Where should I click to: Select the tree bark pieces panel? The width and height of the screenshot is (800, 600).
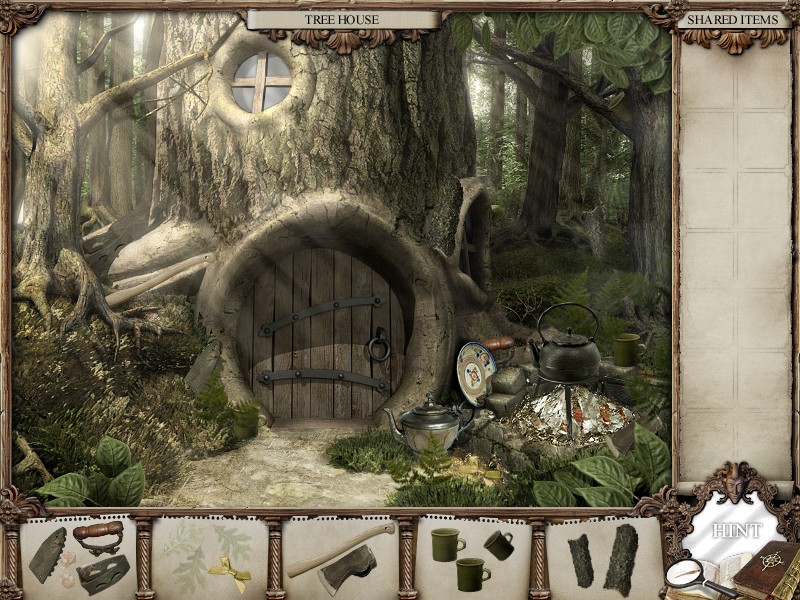point(605,557)
